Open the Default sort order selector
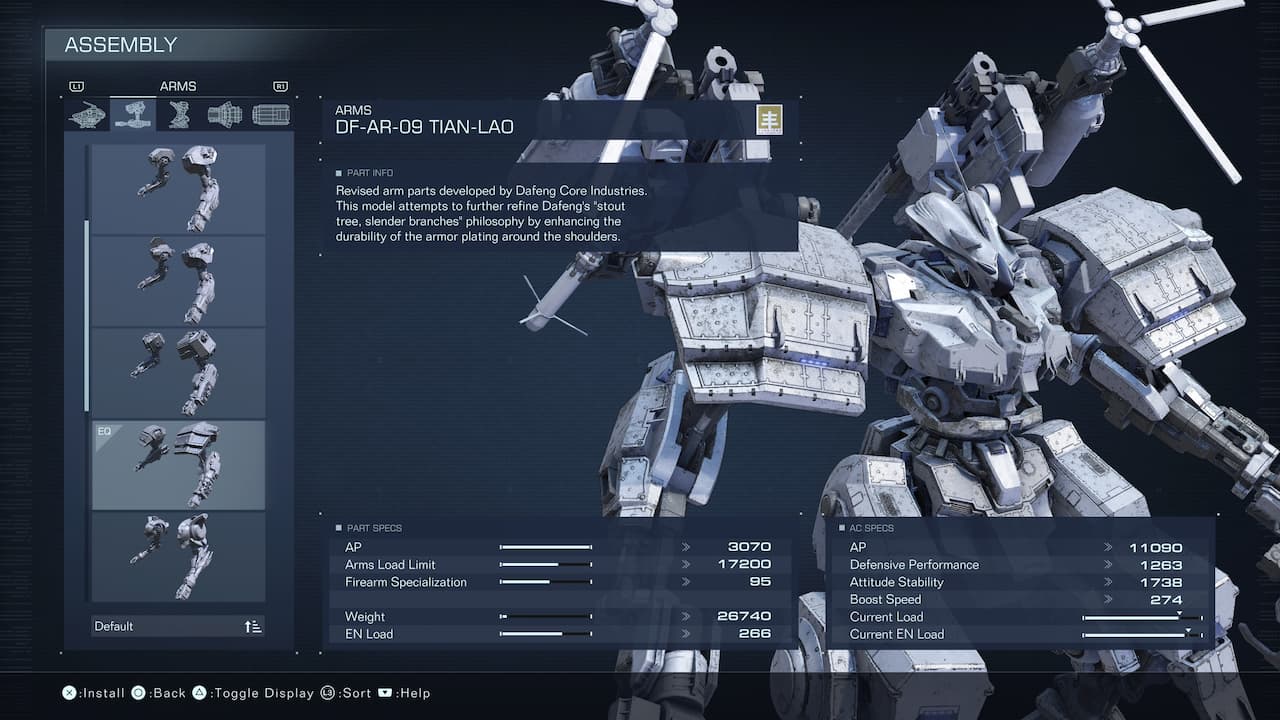 [178, 626]
